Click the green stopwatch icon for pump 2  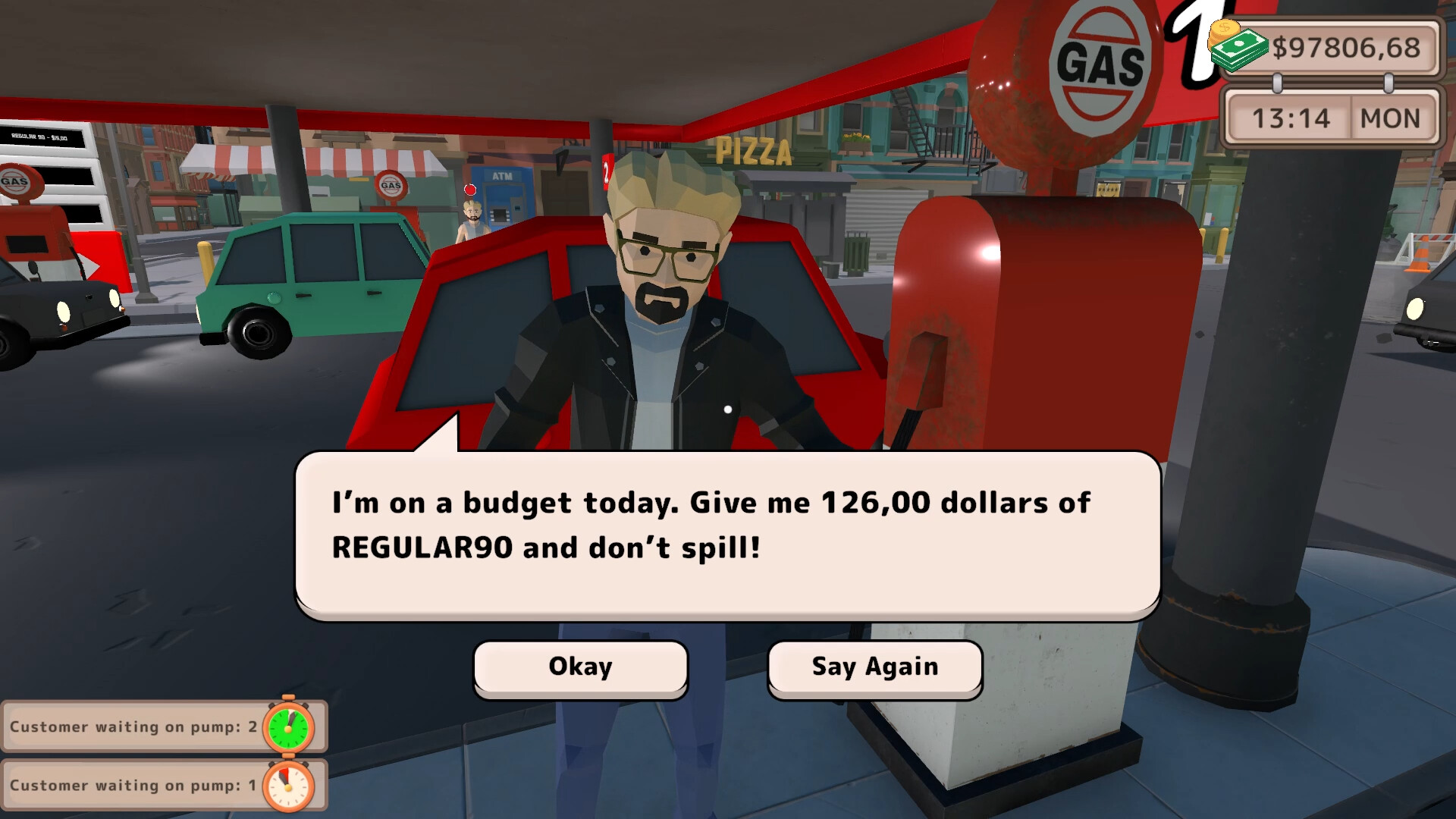click(x=288, y=726)
